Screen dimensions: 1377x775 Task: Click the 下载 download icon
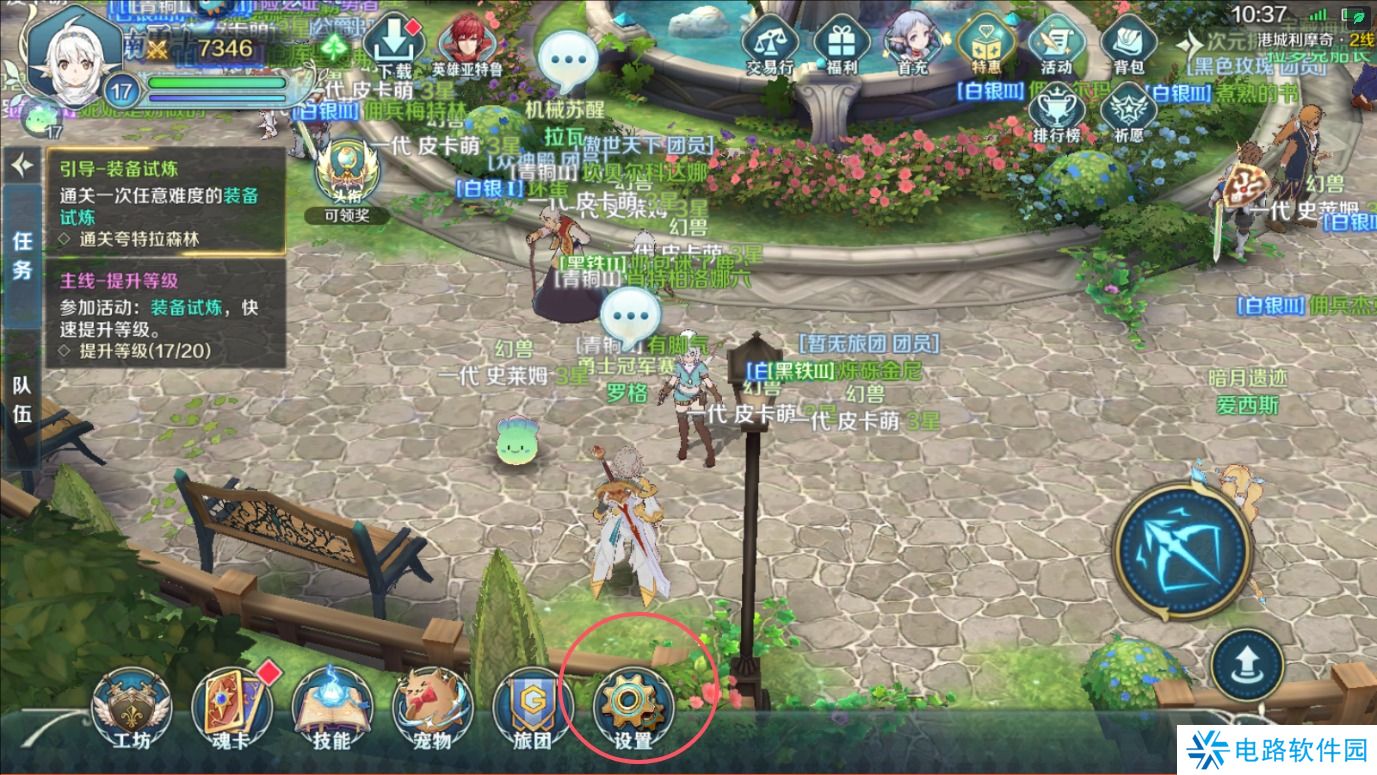(394, 47)
